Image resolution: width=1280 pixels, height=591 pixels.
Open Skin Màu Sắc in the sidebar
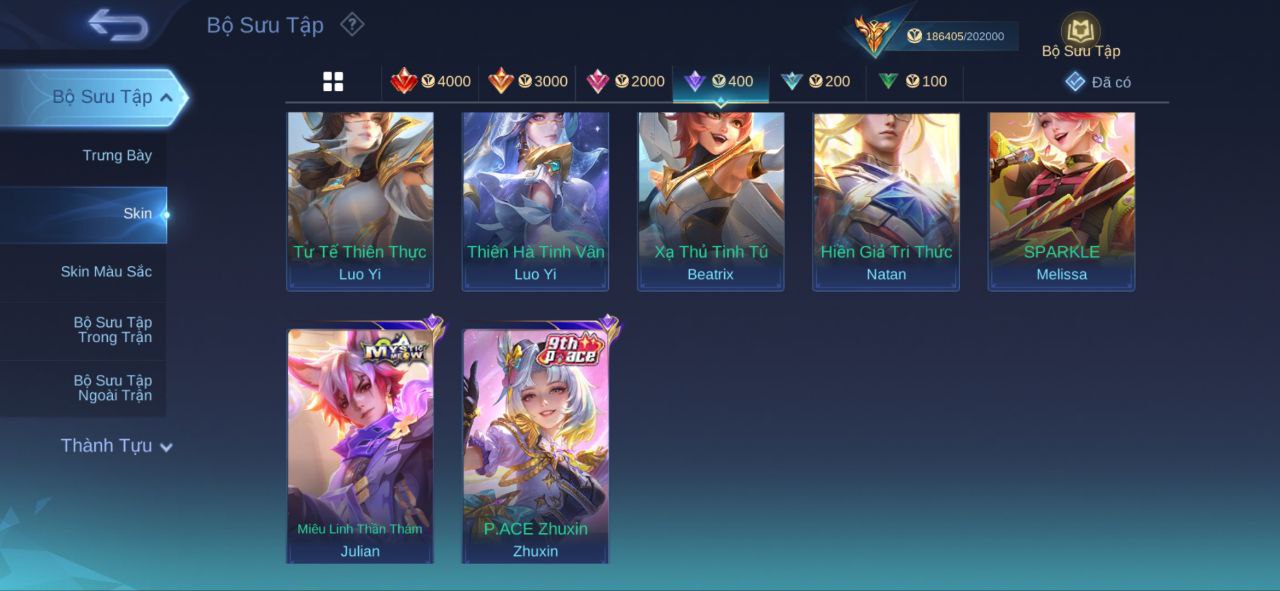coord(106,272)
